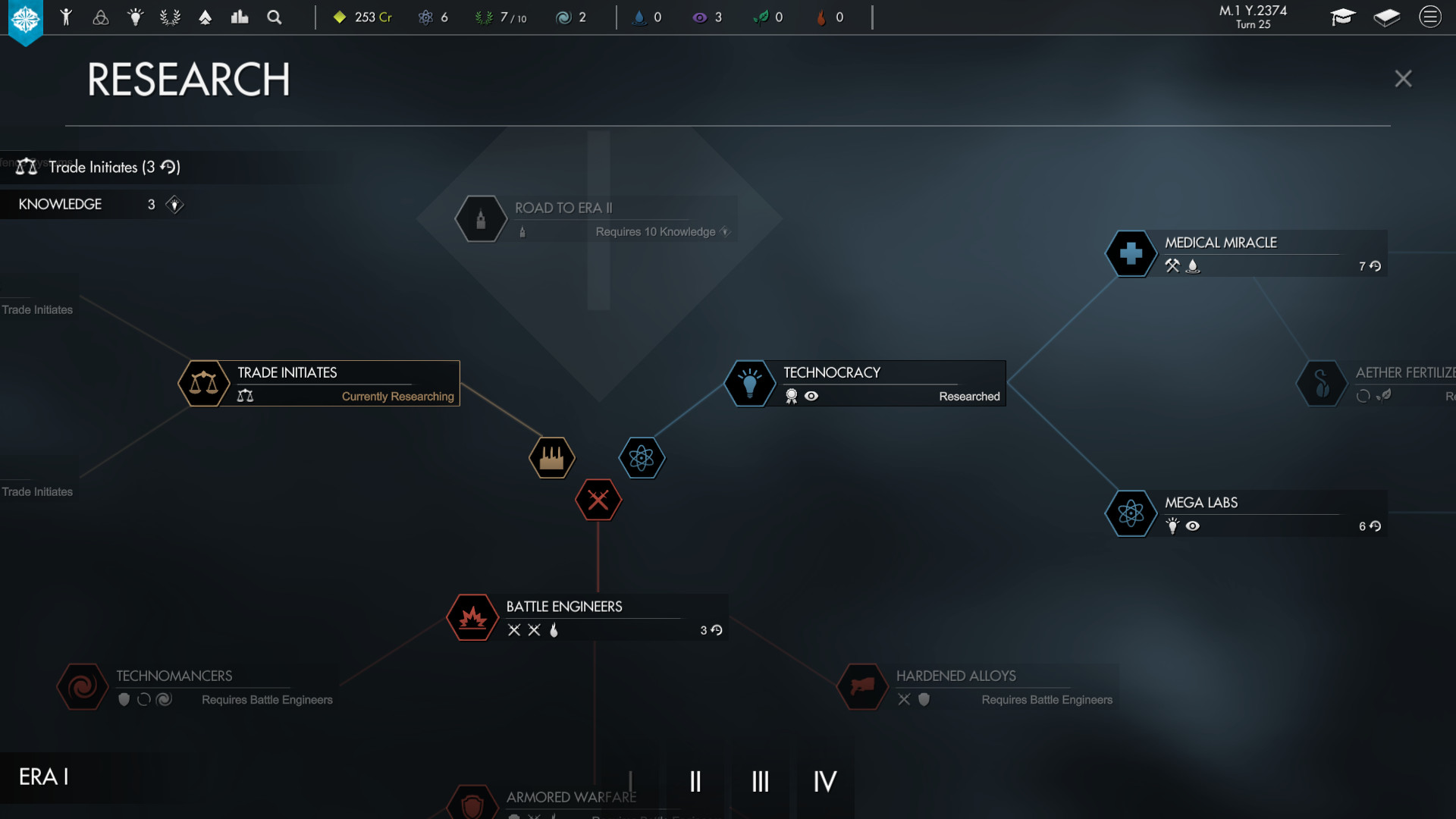
Task: Open the hamburger menu in the top right
Action: coord(1429,17)
